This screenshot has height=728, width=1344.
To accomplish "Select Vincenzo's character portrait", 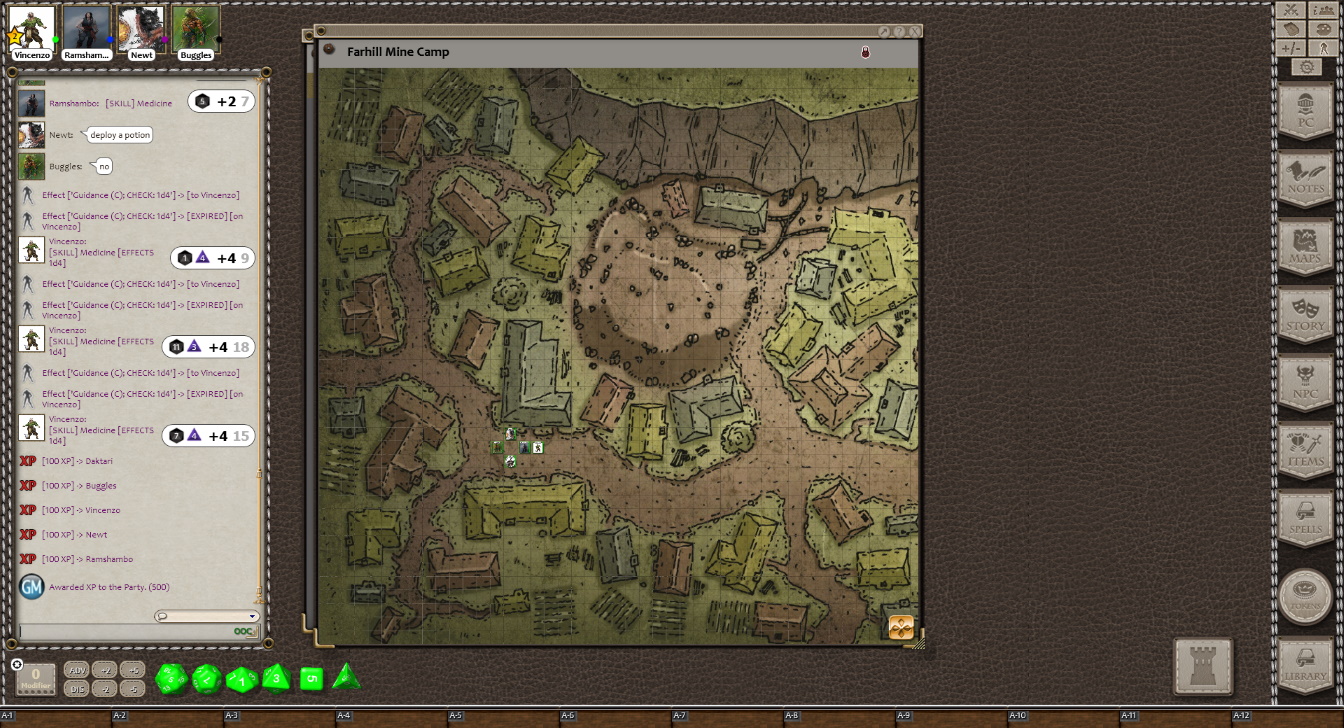I will pos(32,28).
